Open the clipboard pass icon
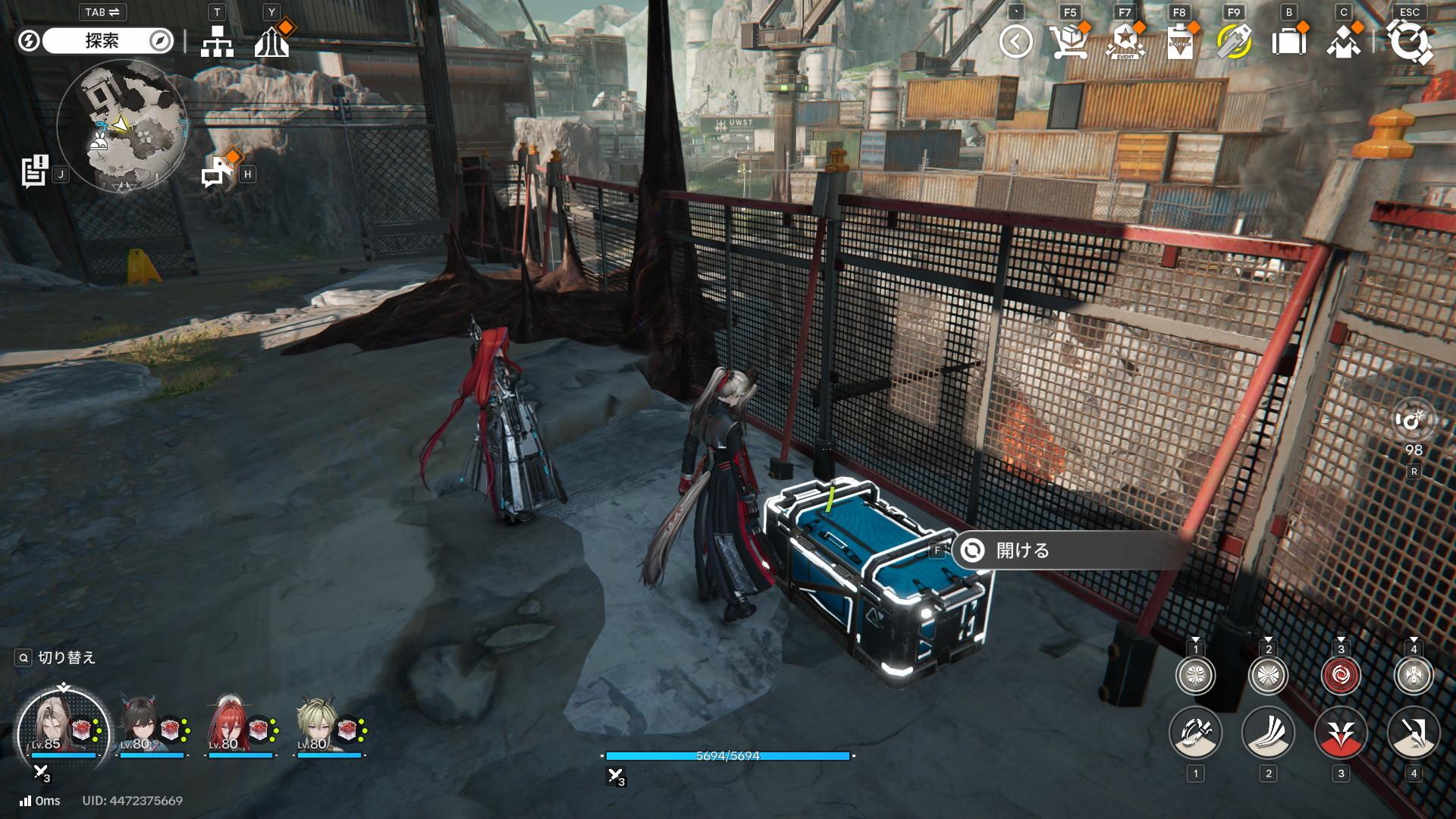The height and width of the screenshot is (819, 1456). click(1179, 42)
